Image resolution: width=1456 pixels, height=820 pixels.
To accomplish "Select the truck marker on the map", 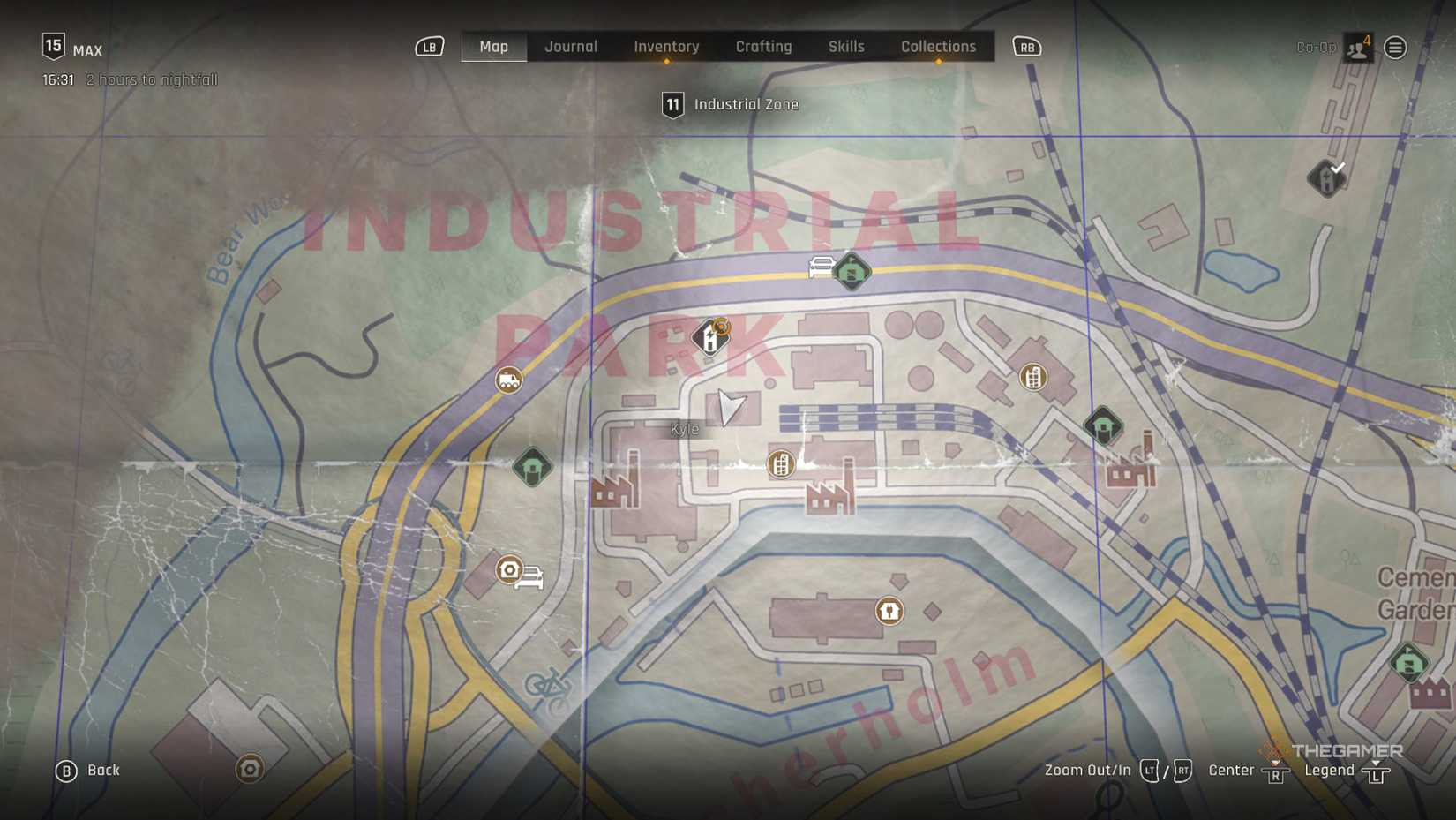I will click(x=509, y=380).
